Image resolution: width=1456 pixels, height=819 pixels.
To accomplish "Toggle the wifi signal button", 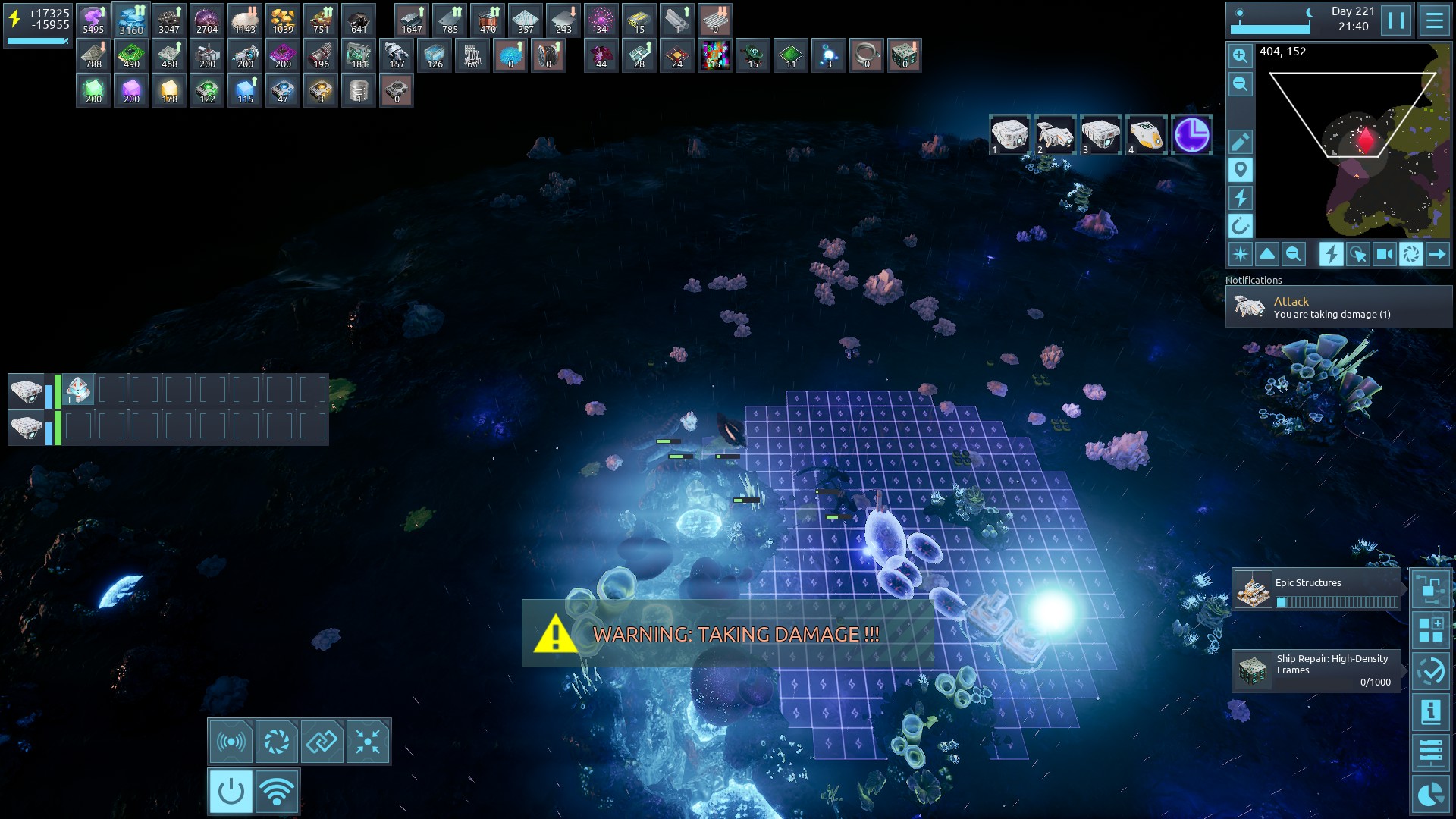I will click(x=277, y=792).
